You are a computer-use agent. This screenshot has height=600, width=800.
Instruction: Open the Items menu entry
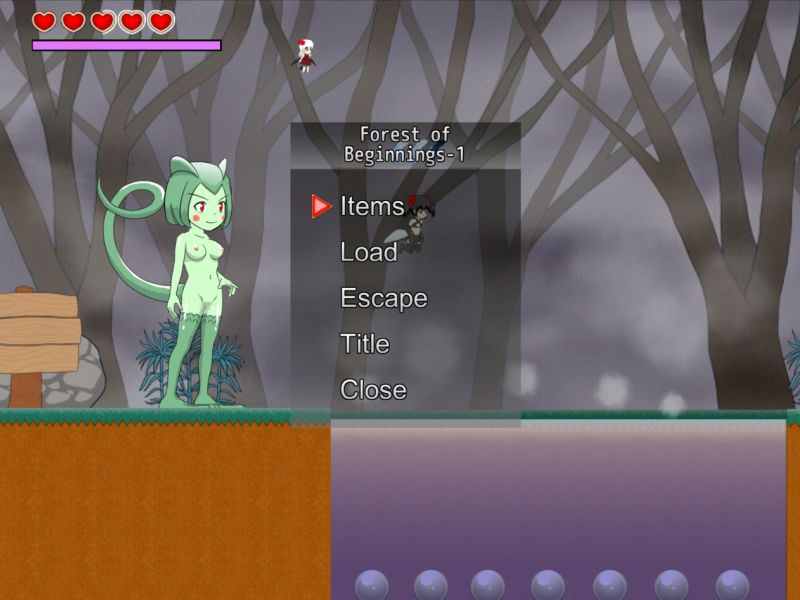pos(372,206)
